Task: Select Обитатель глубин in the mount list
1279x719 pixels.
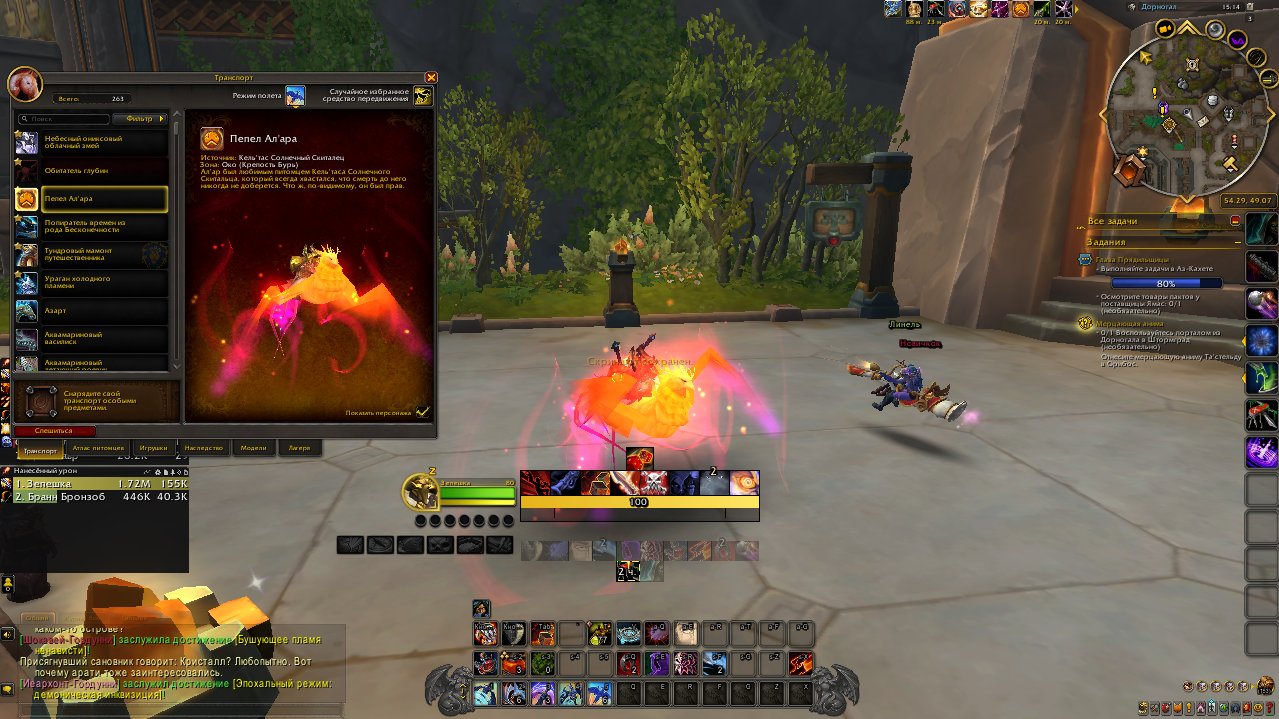Action: point(91,171)
